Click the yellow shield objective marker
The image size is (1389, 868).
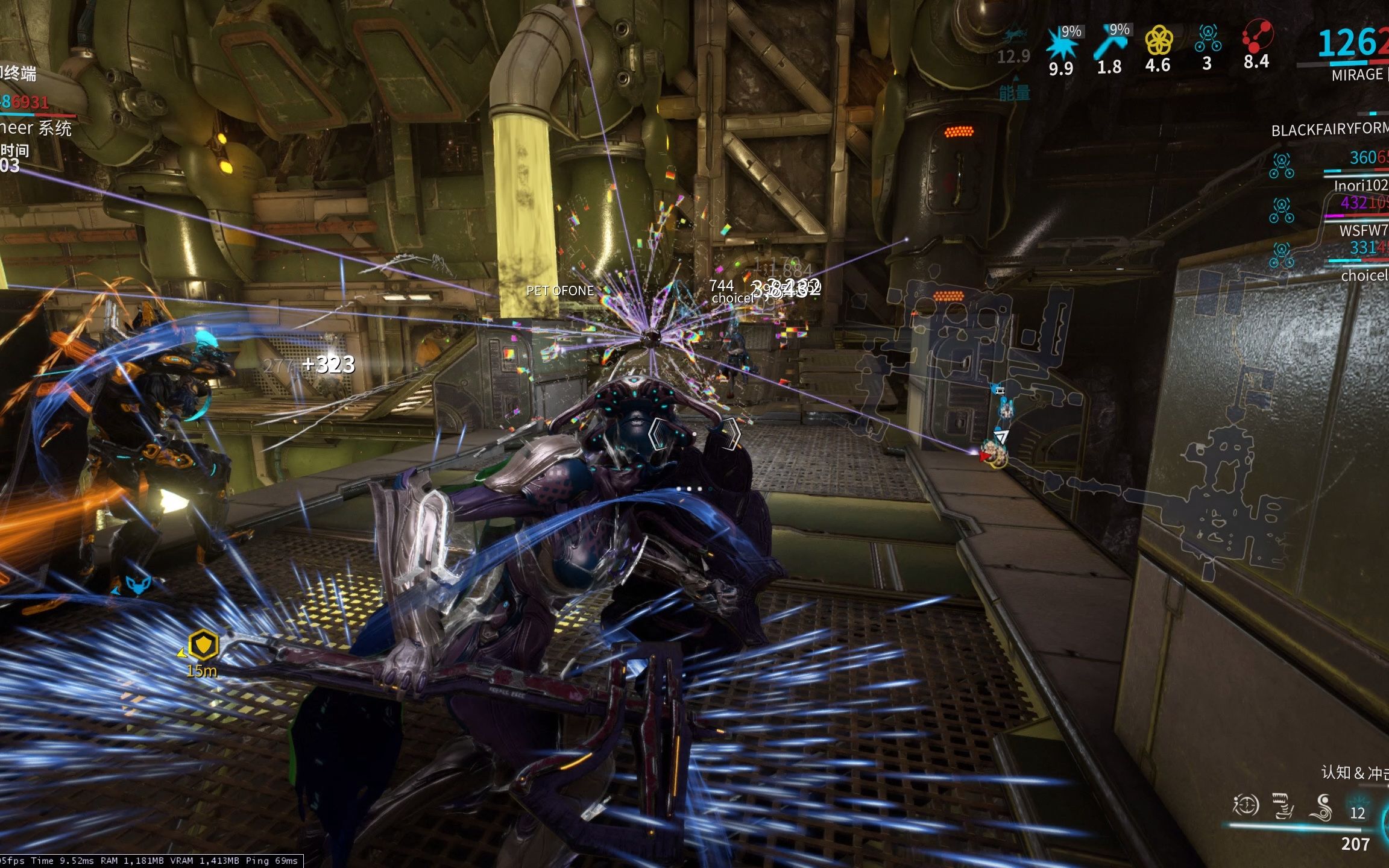203,645
